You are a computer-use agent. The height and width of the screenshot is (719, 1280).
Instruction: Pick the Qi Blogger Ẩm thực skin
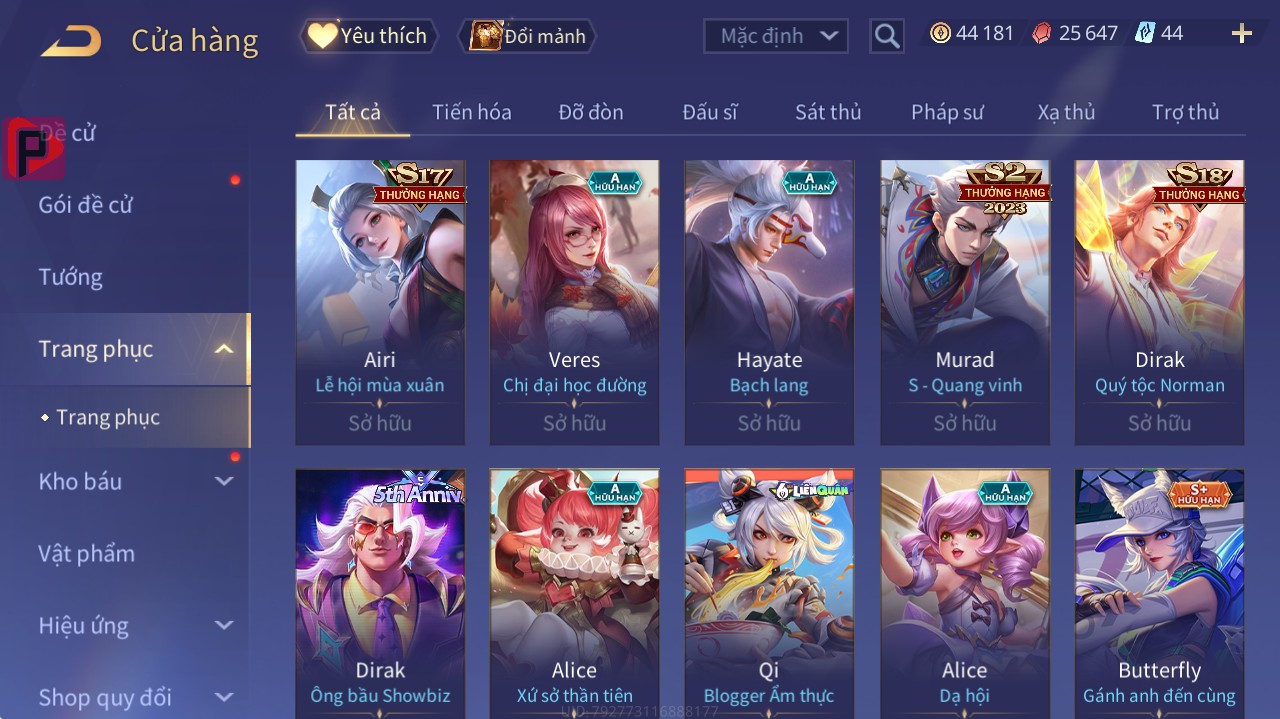point(769,592)
